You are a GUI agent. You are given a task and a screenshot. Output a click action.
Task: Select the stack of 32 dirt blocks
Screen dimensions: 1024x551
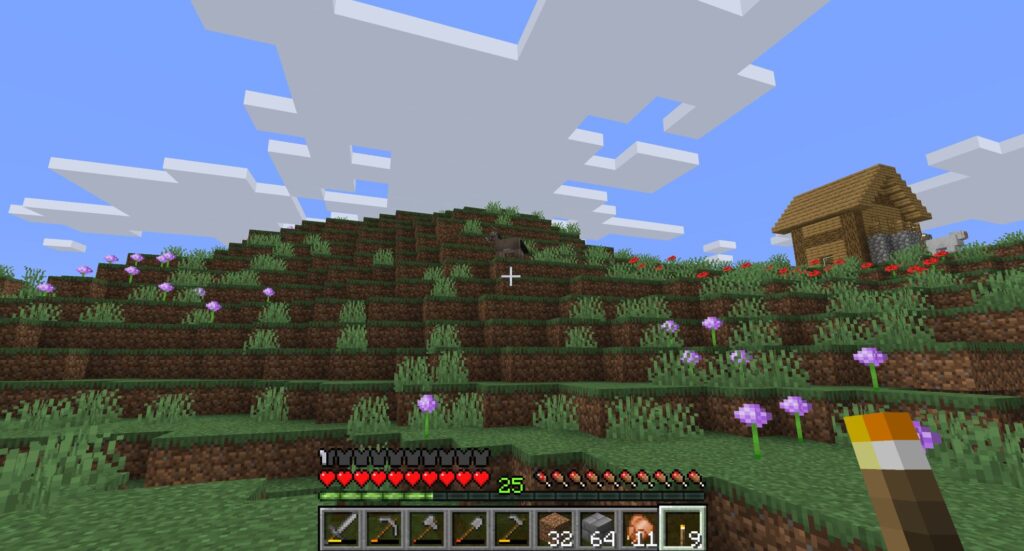[555, 528]
